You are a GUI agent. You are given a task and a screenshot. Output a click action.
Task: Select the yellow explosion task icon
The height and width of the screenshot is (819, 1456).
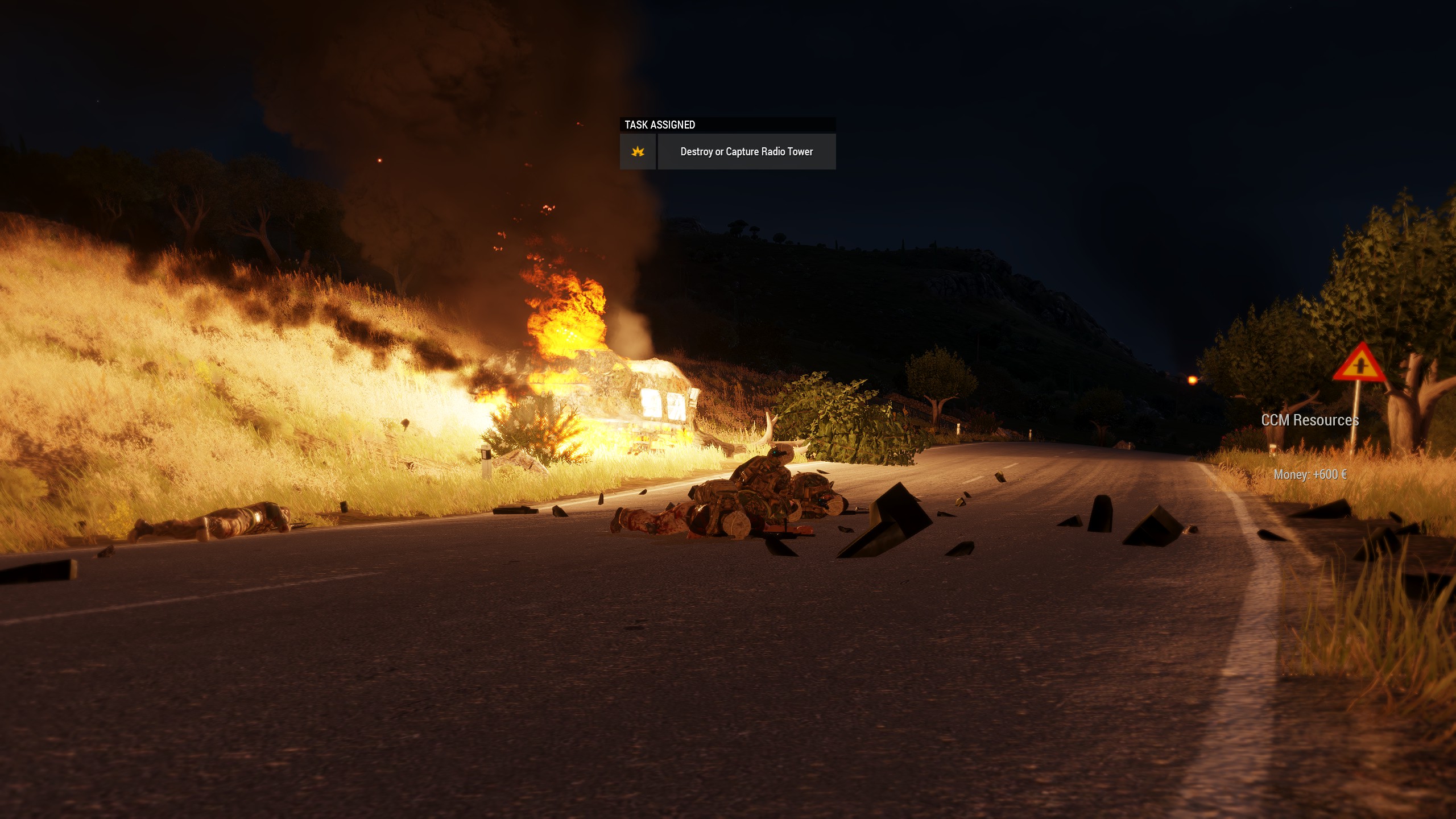638,152
